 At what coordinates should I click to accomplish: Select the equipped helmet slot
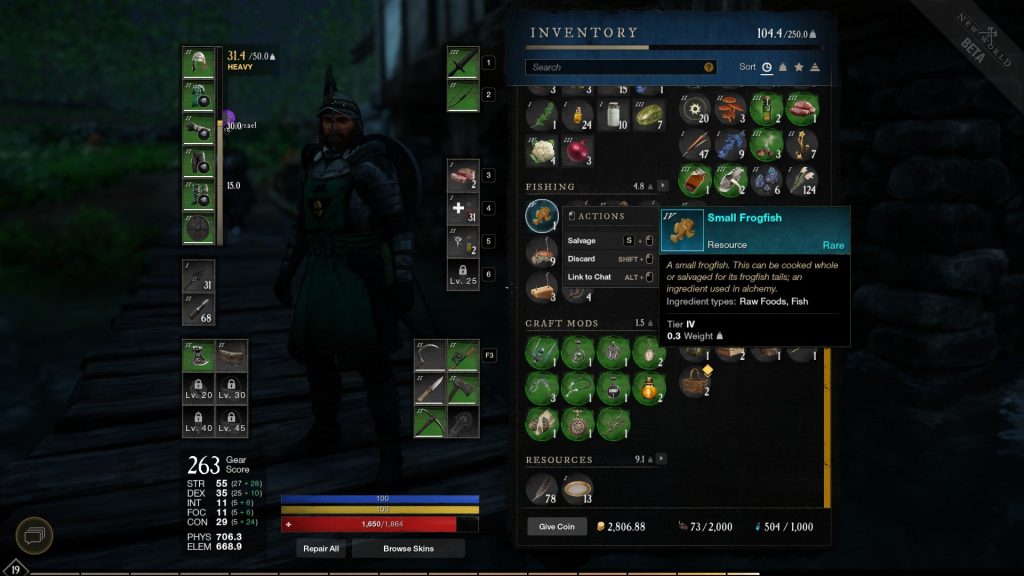[198, 63]
